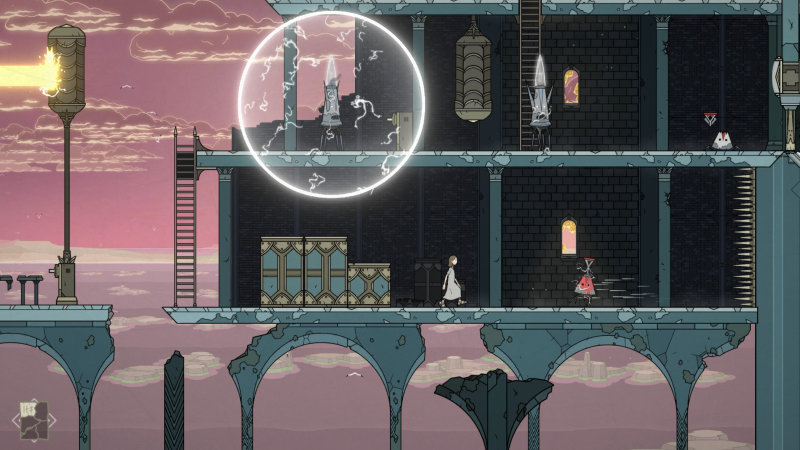
Task: Open the torn page fragments collection icon
Action: point(33,420)
